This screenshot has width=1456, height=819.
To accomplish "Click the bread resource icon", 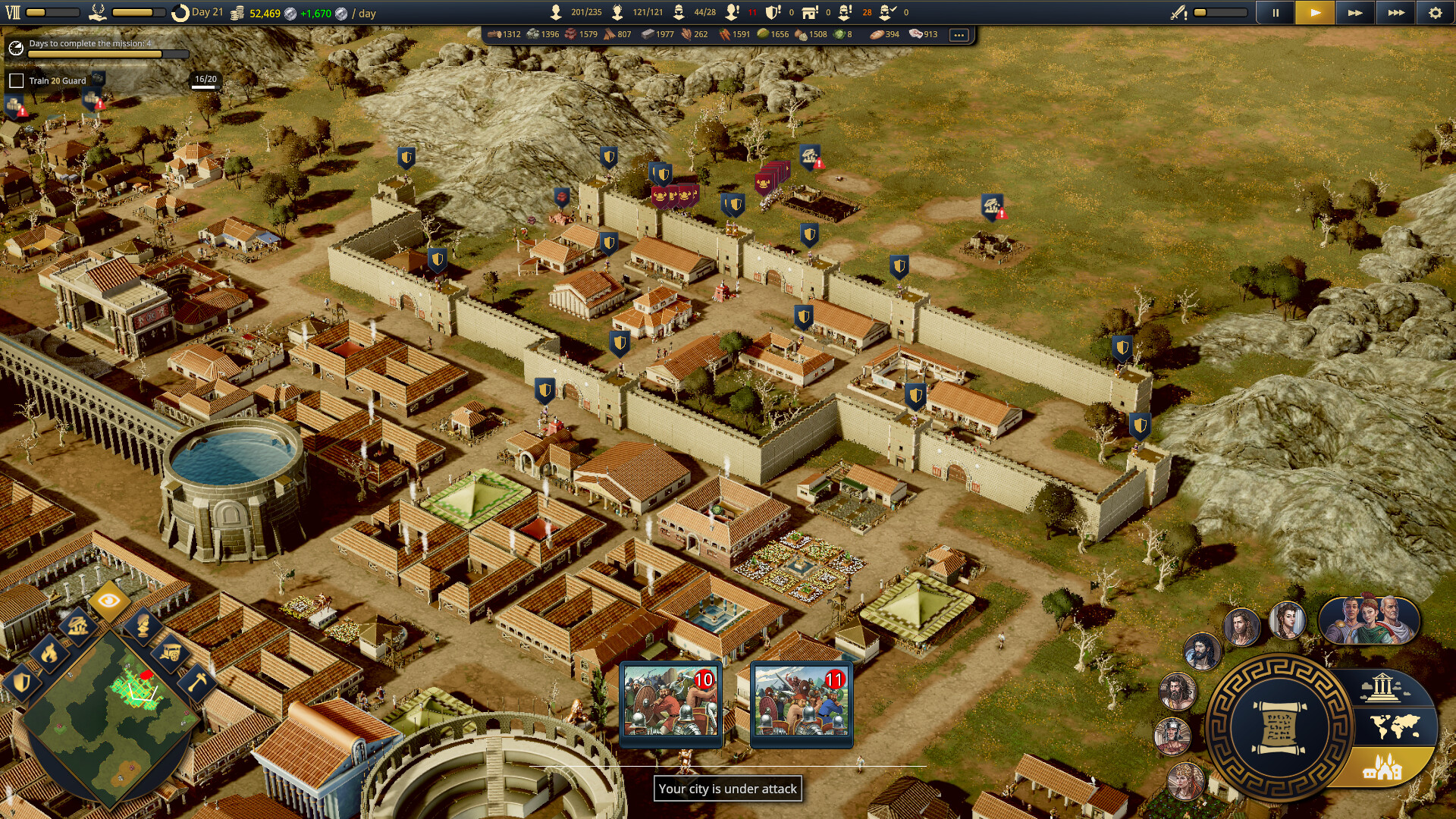I will pos(877,34).
